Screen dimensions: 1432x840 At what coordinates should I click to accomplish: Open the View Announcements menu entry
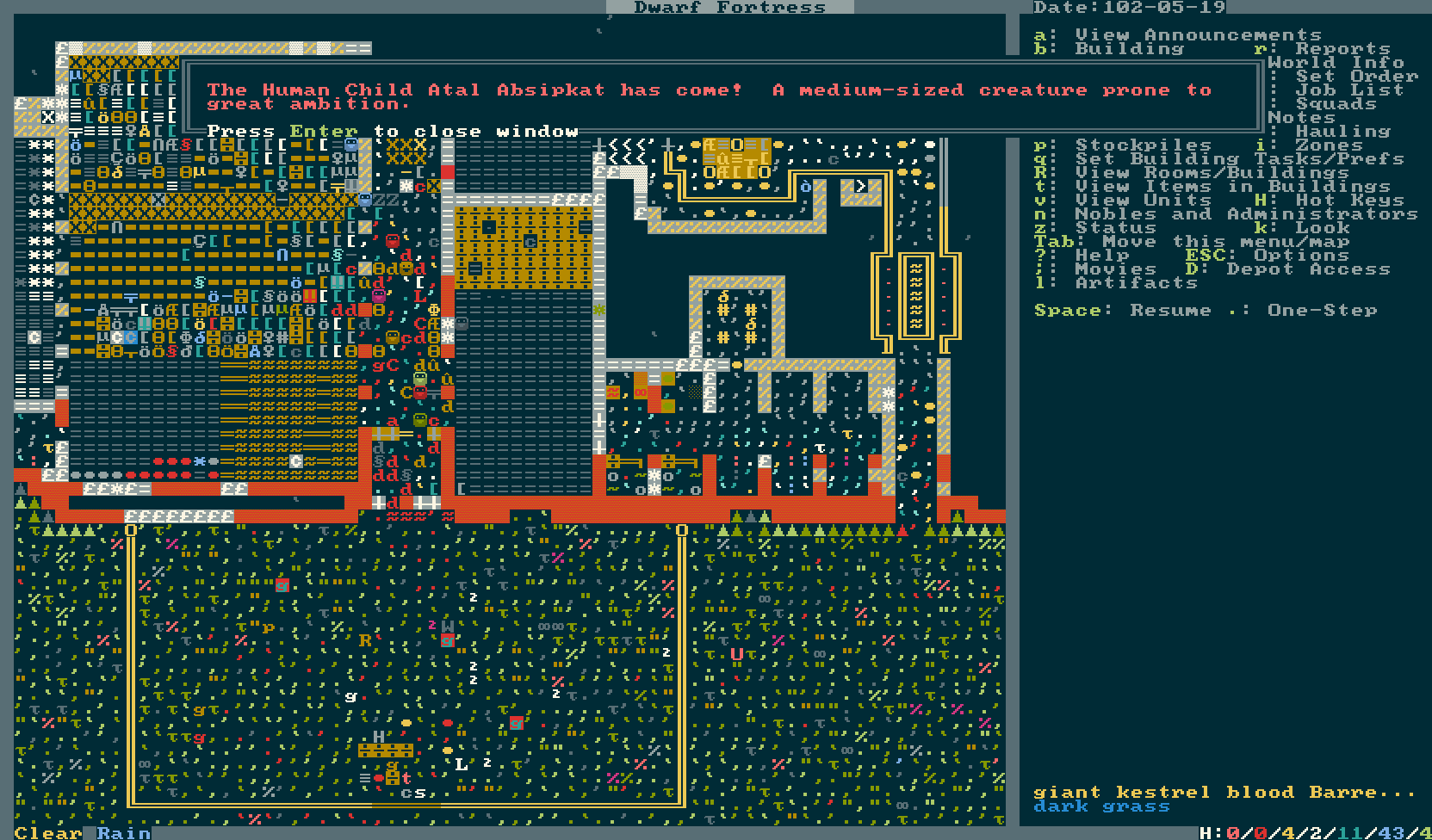point(1197,35)
